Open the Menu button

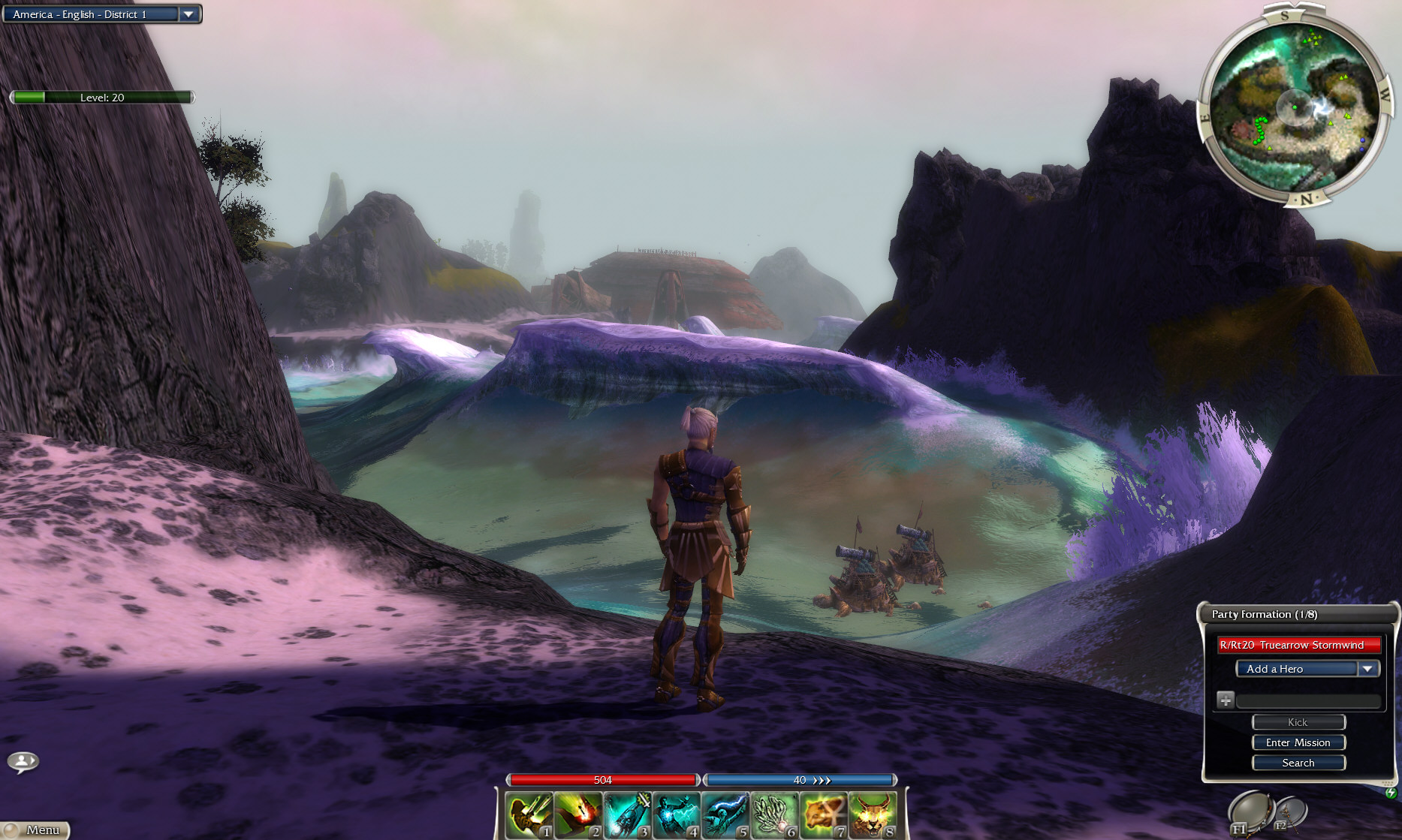(36, 829)
